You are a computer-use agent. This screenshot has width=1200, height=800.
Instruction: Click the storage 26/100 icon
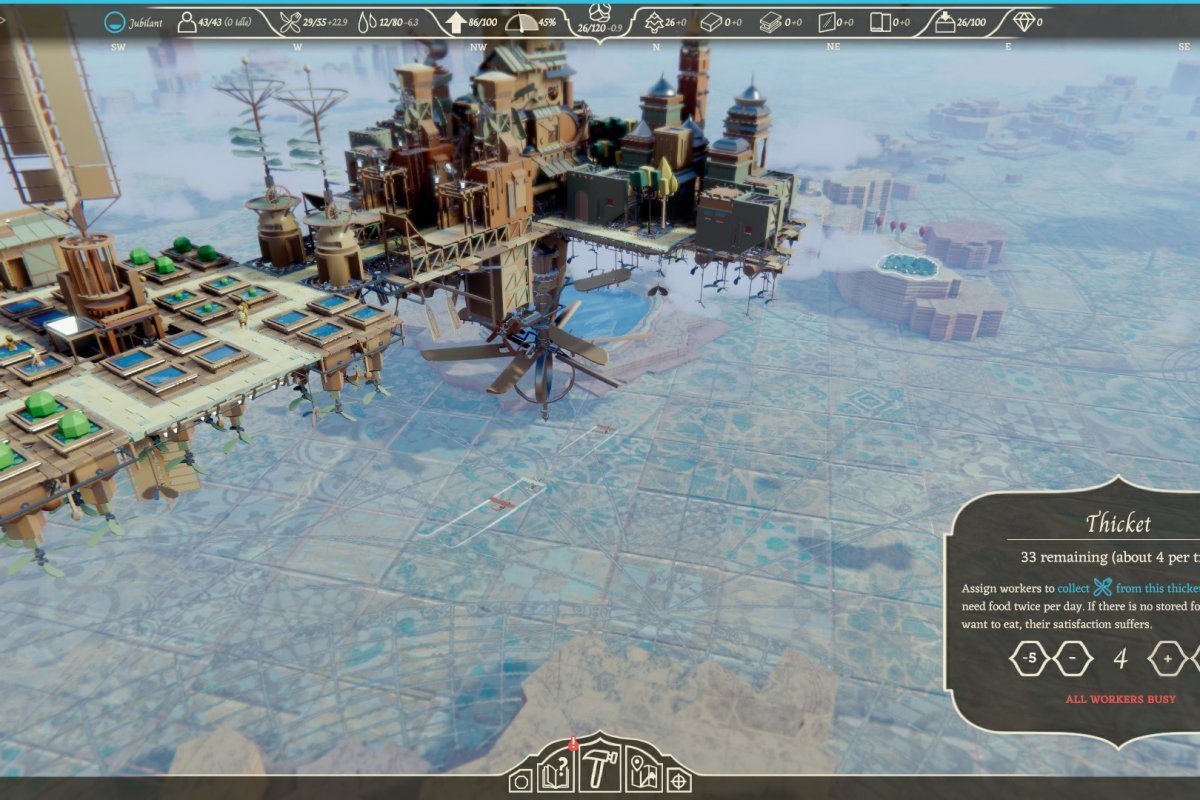(x=944, y=22)
